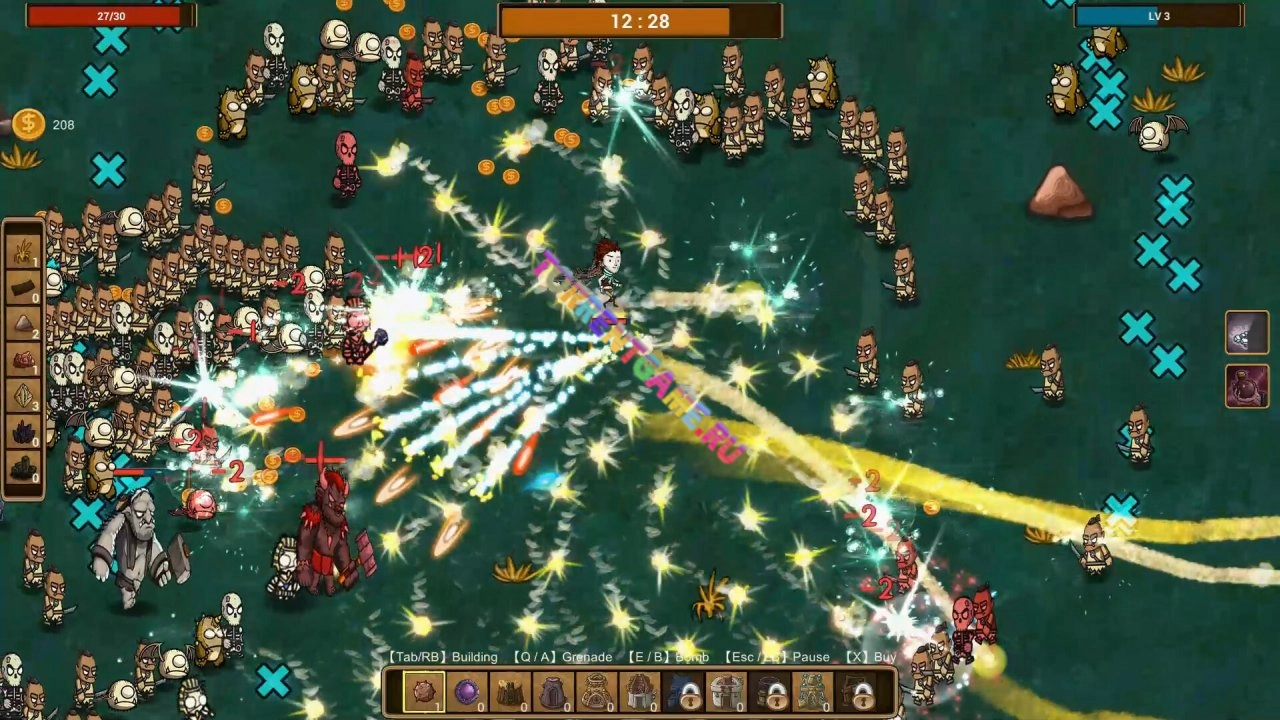The height and width of the screenshot is (720, 1280).
Task: Select the tree stump building slot
Action: pos(510,692)
